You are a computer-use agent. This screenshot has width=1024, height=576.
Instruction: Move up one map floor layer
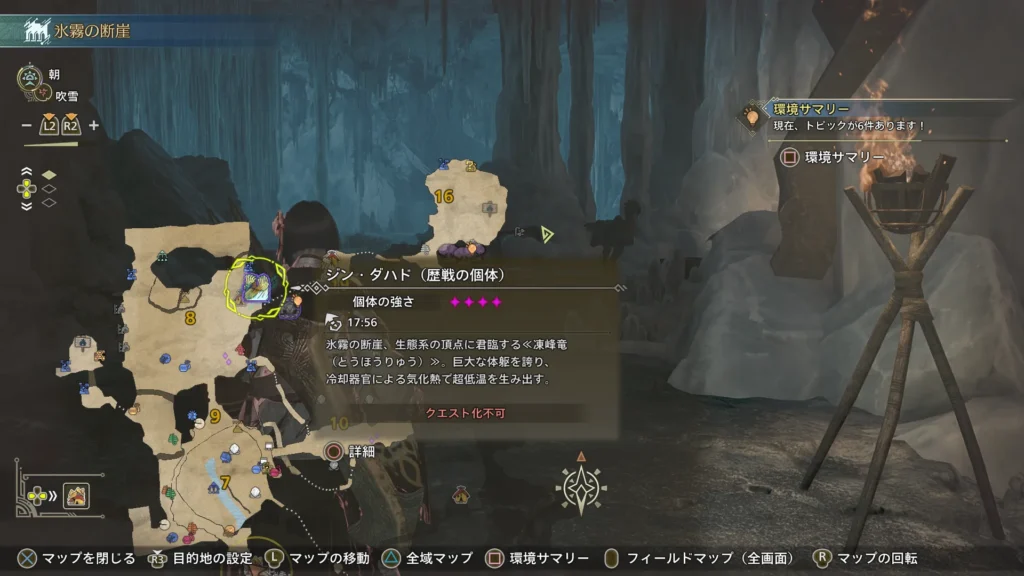click(x=26, y=172)
